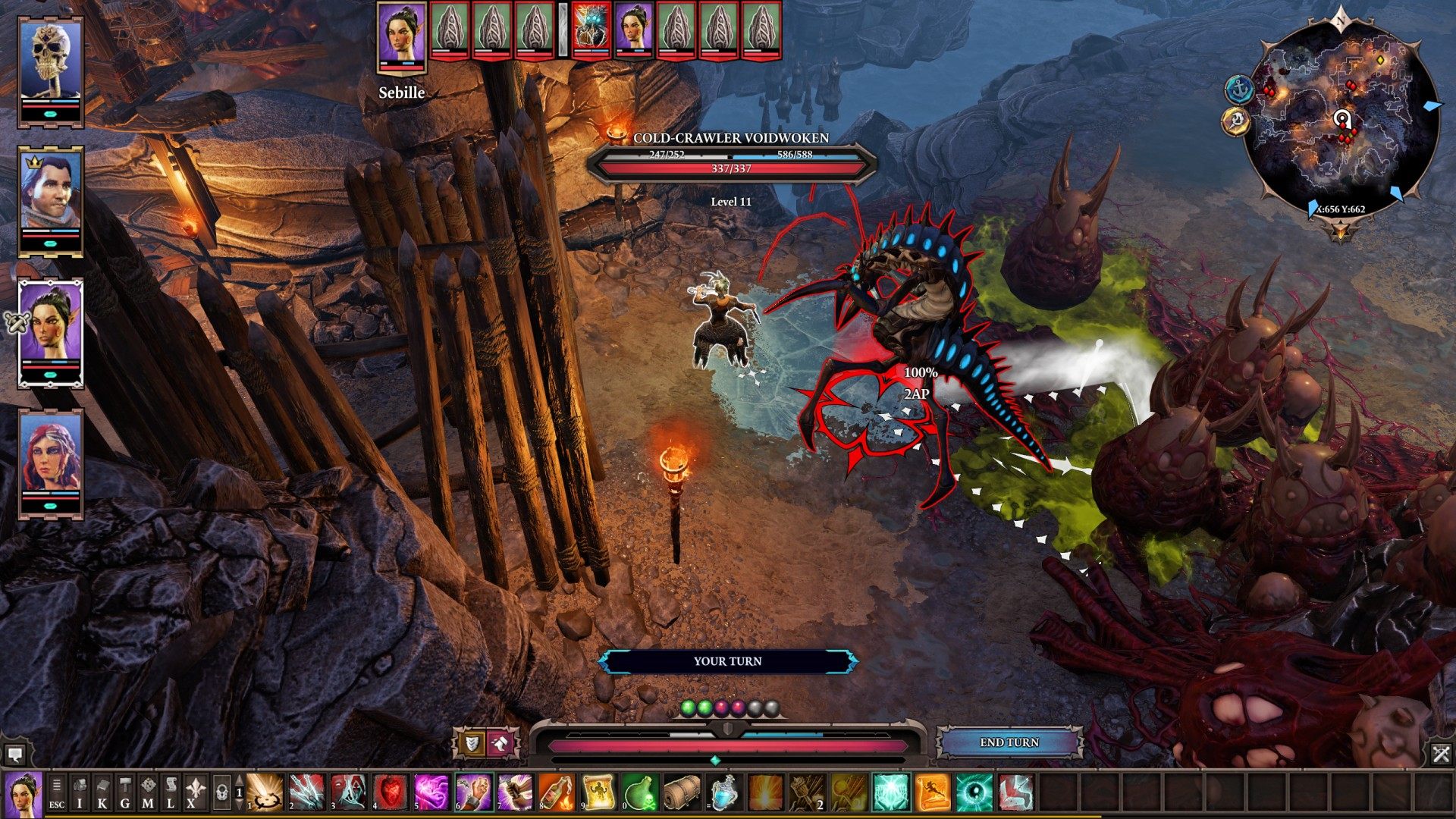Image resolution: width=1456 pixels, height=819 pixels.
Task: Toggle the shield icon beside the armor bar
Action: tap(471, 744)
